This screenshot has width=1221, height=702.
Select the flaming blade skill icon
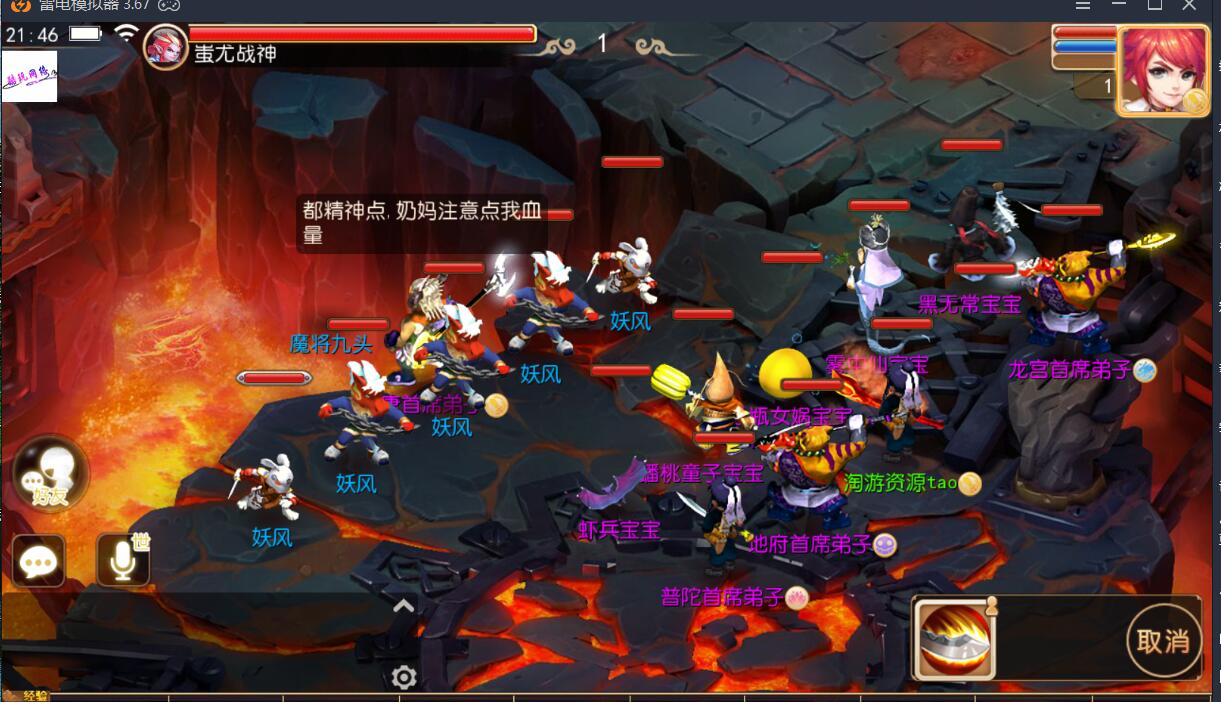[955, 640]
